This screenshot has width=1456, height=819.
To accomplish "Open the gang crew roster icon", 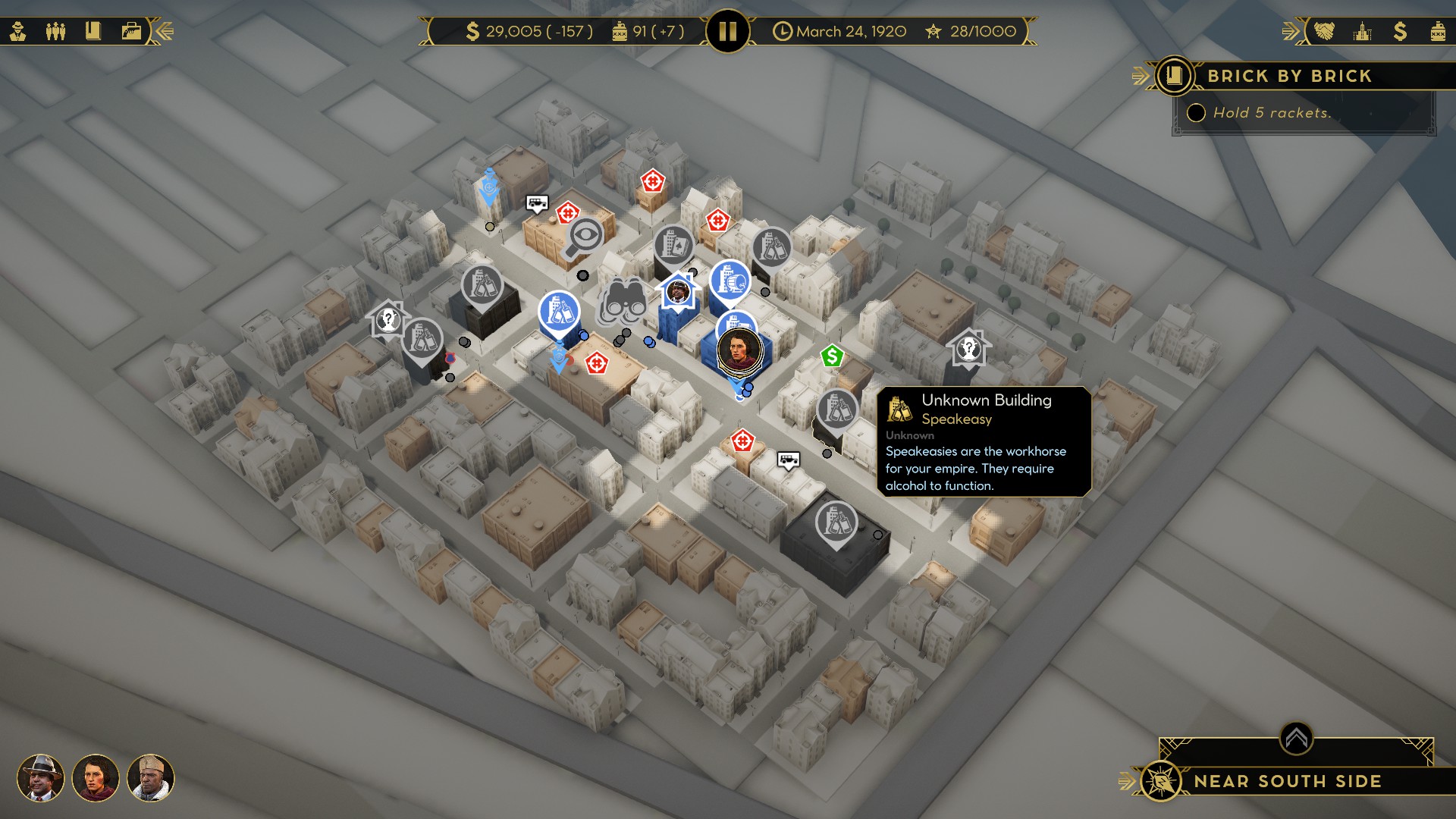I will (x=55, y=31).
